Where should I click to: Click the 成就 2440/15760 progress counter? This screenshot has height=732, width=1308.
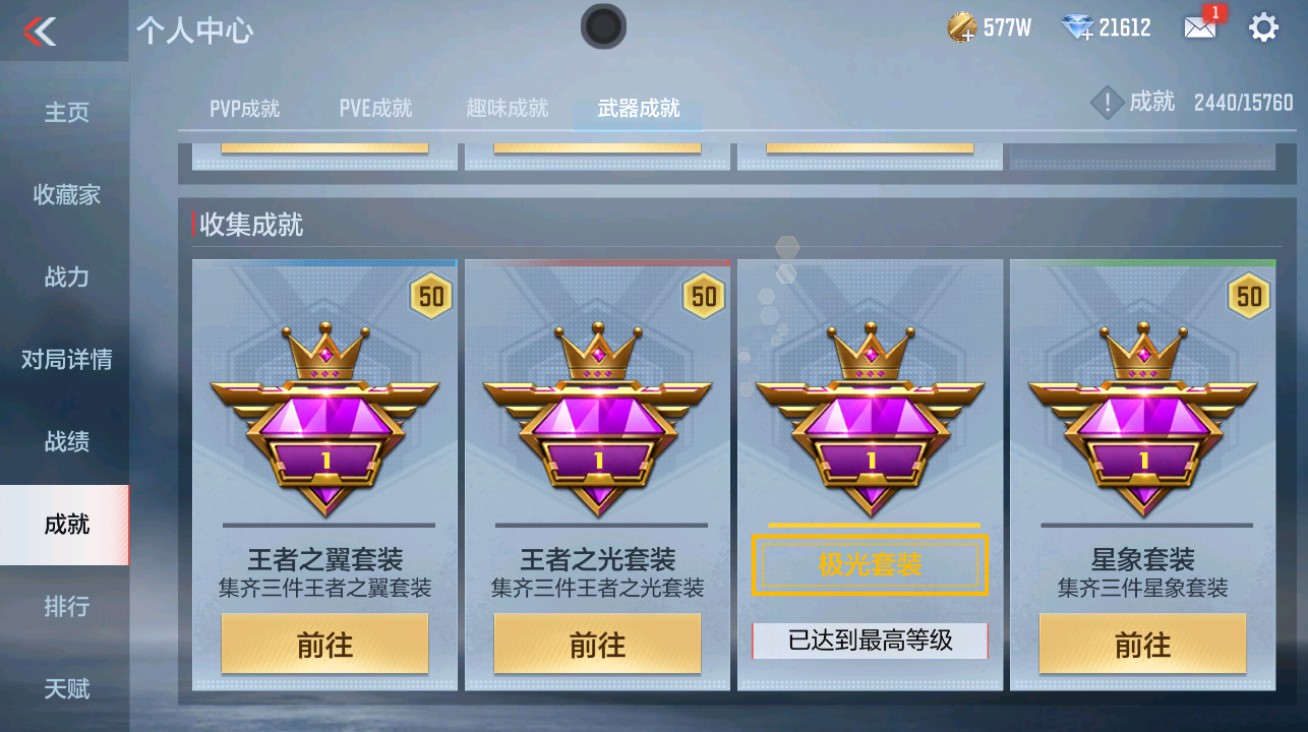click(x=1215, y=101)
